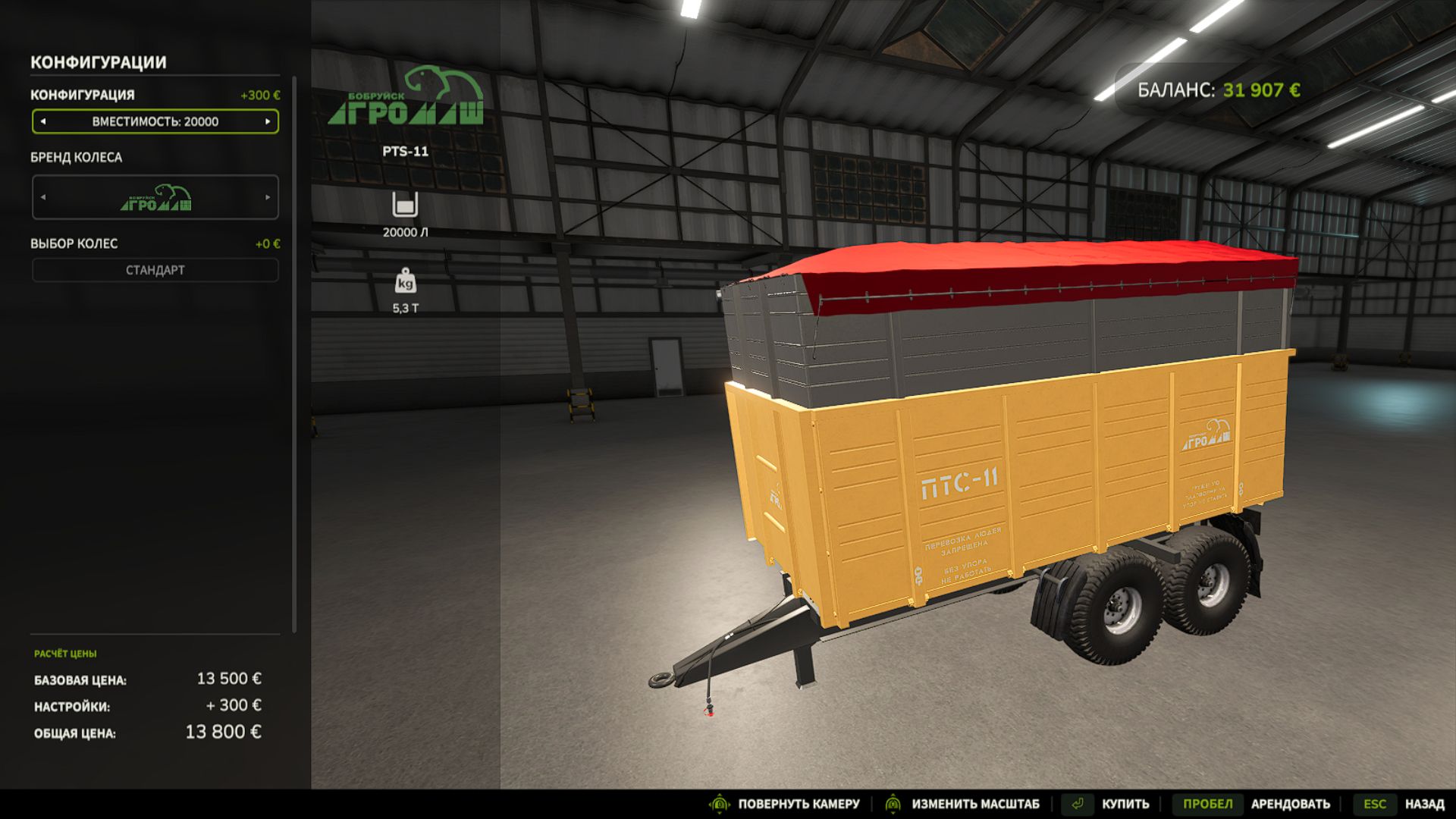Choose АРЕНДОВАТЬ to lease the trailer

[x=1290, y=804]
